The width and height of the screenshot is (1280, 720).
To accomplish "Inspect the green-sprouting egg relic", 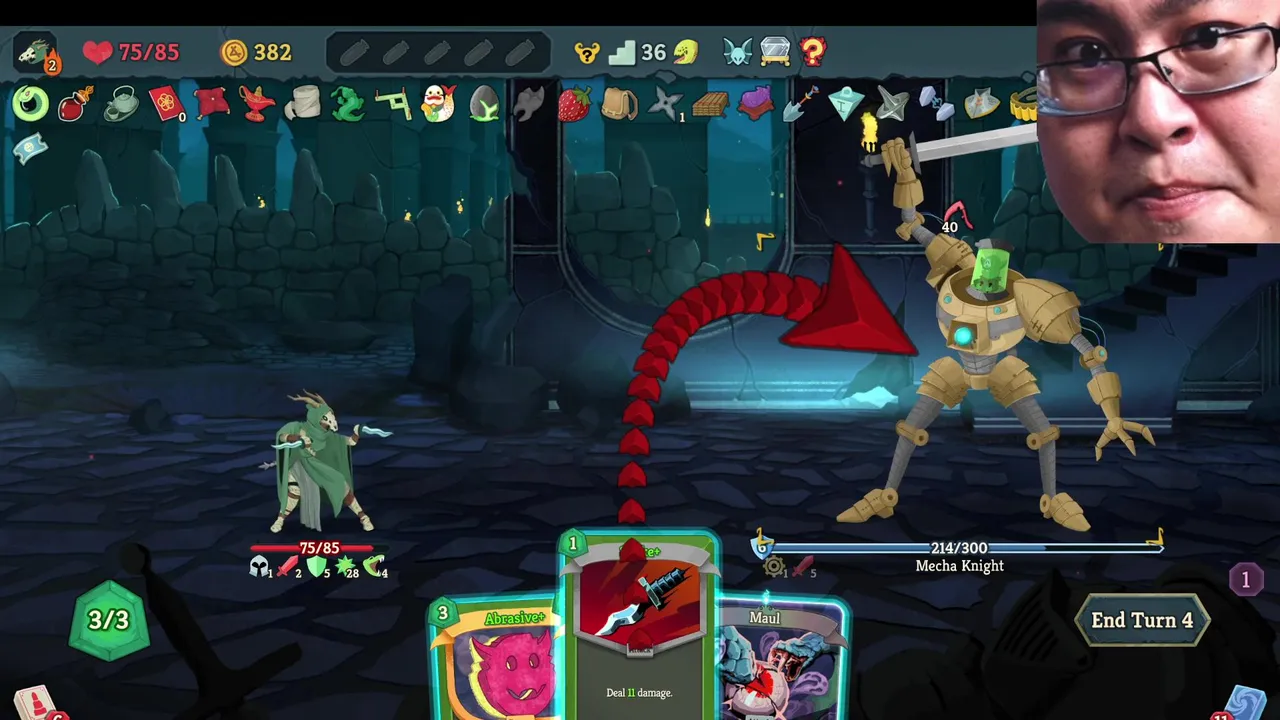I will coord(484,104).
